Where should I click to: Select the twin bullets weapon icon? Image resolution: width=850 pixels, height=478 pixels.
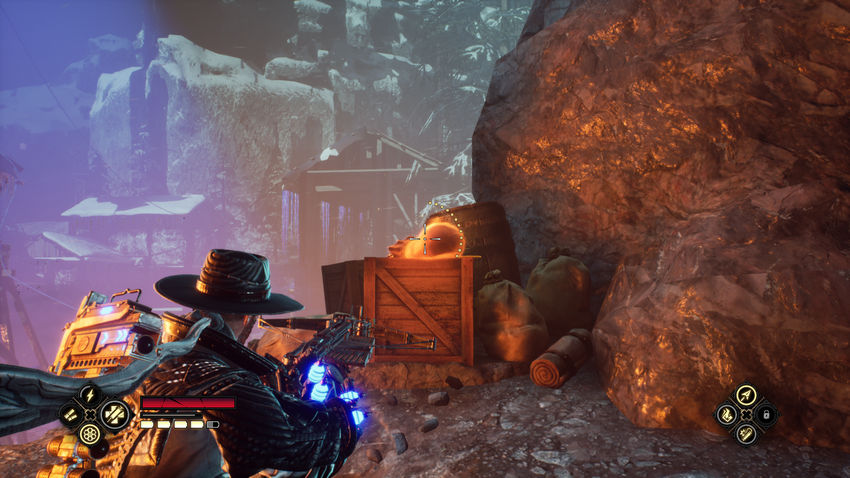point(70,414)
